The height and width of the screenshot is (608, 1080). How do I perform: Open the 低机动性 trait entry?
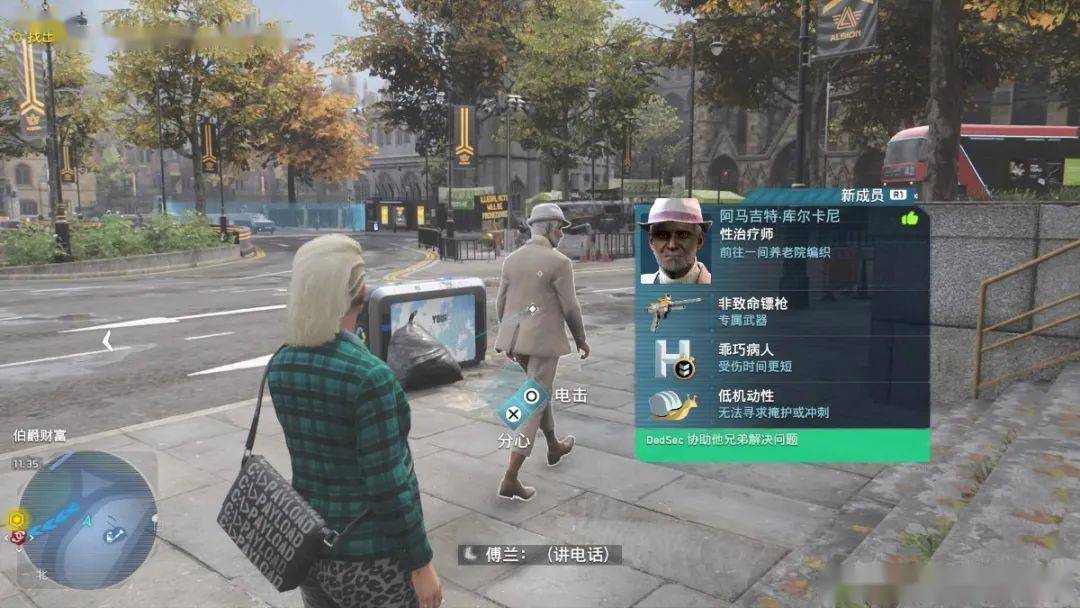click(x=782, y=403)
